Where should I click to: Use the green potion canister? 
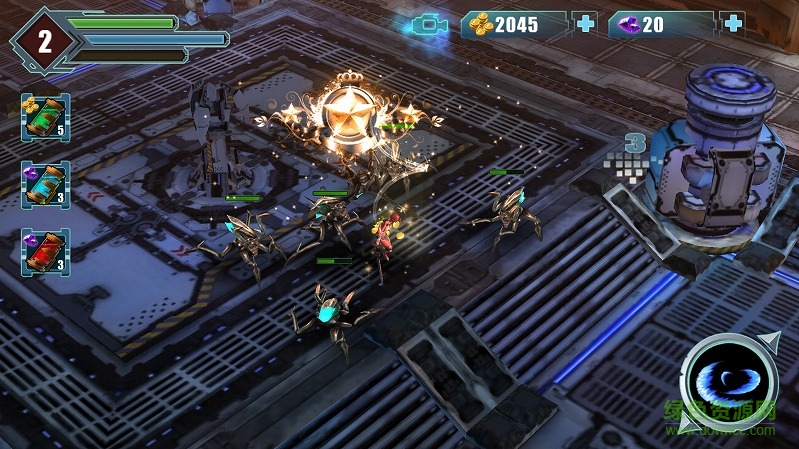(x=45, y=117)
